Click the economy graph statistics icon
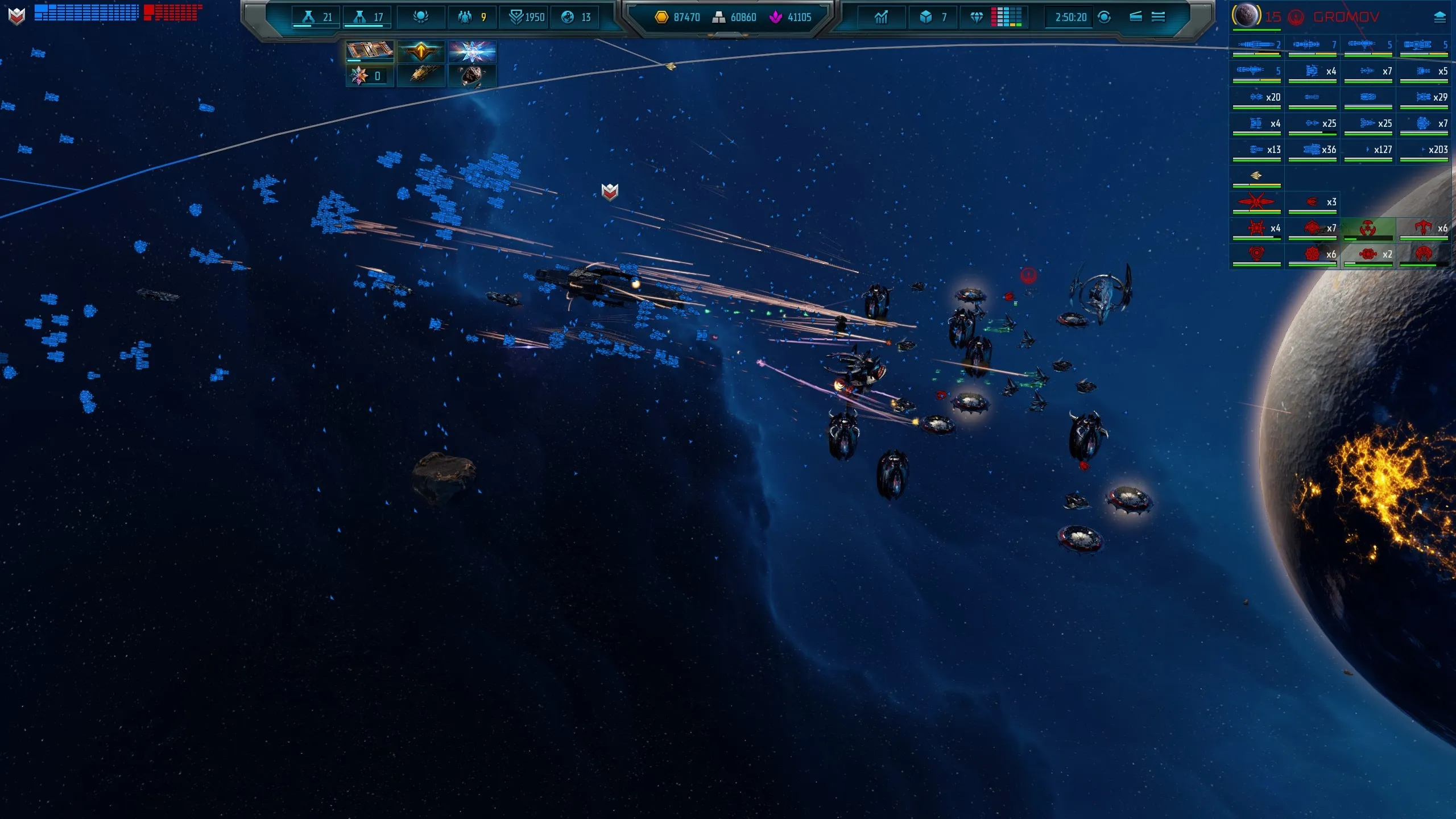The width and height of the screenshot is (1456, 819). click(x=881, y=17)
